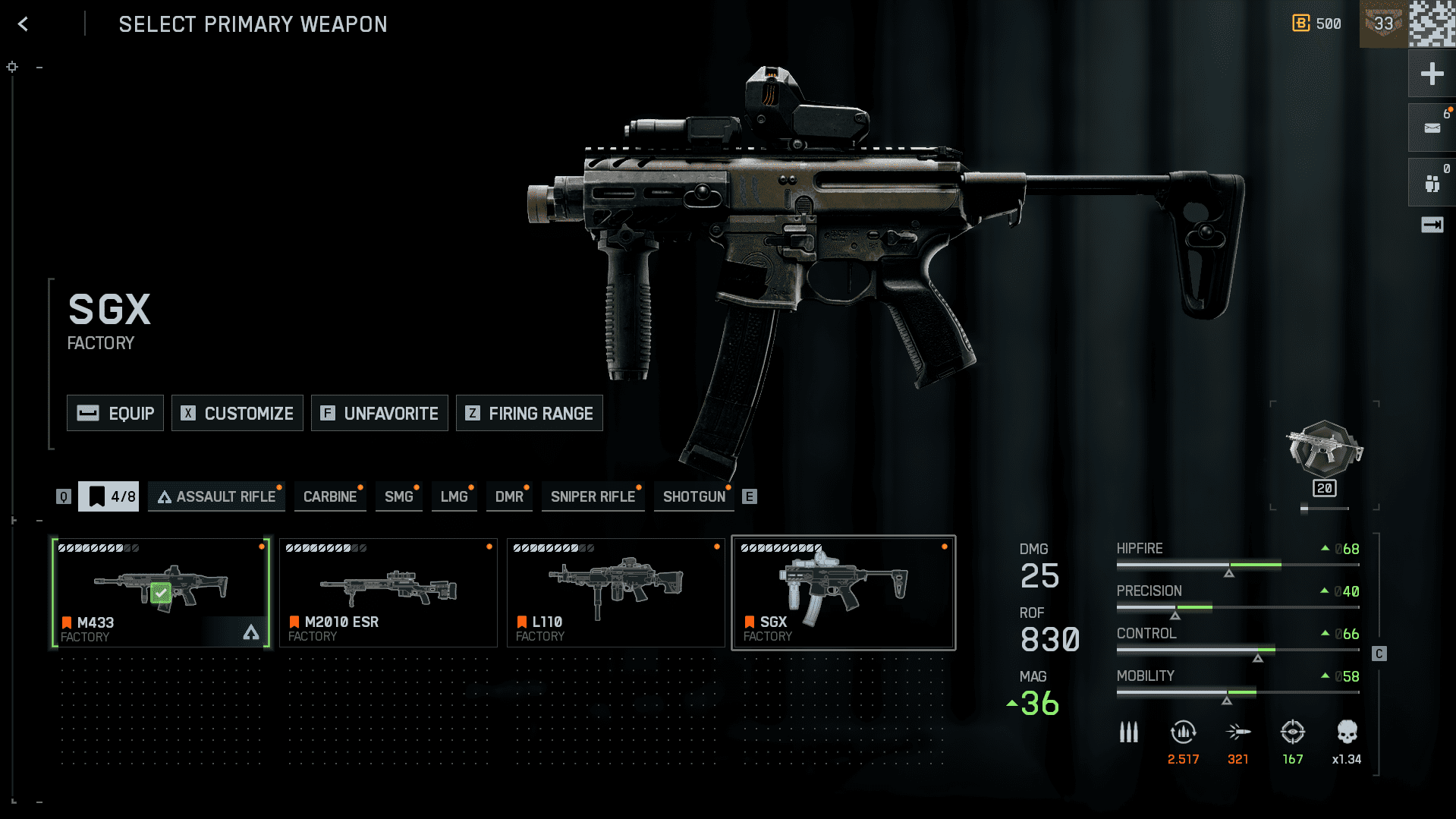Image resolution: width=1456 pixels, height=819 pixels.
Task: Pick the M2010 ESR weapon tile
Action: pyautogui.click(x=388, y=593)
